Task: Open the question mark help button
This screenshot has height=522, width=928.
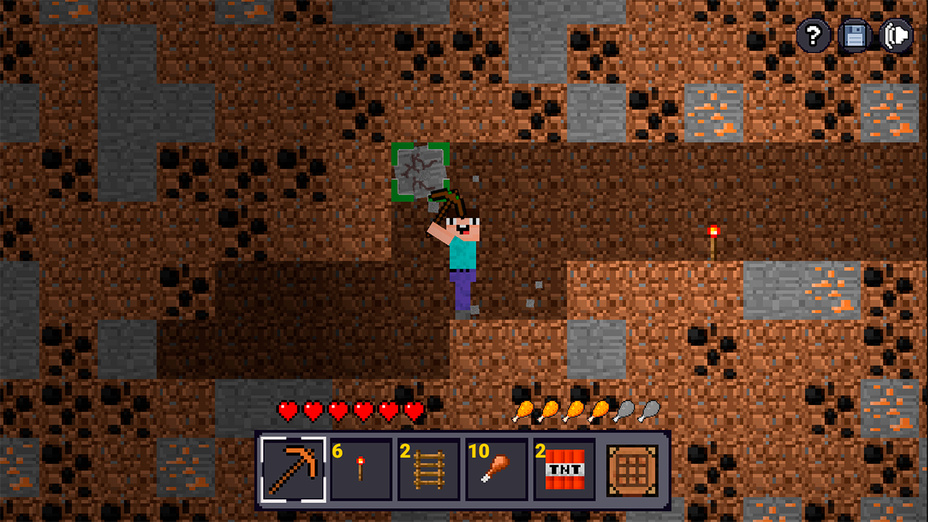Action: (x=813, y=37)
